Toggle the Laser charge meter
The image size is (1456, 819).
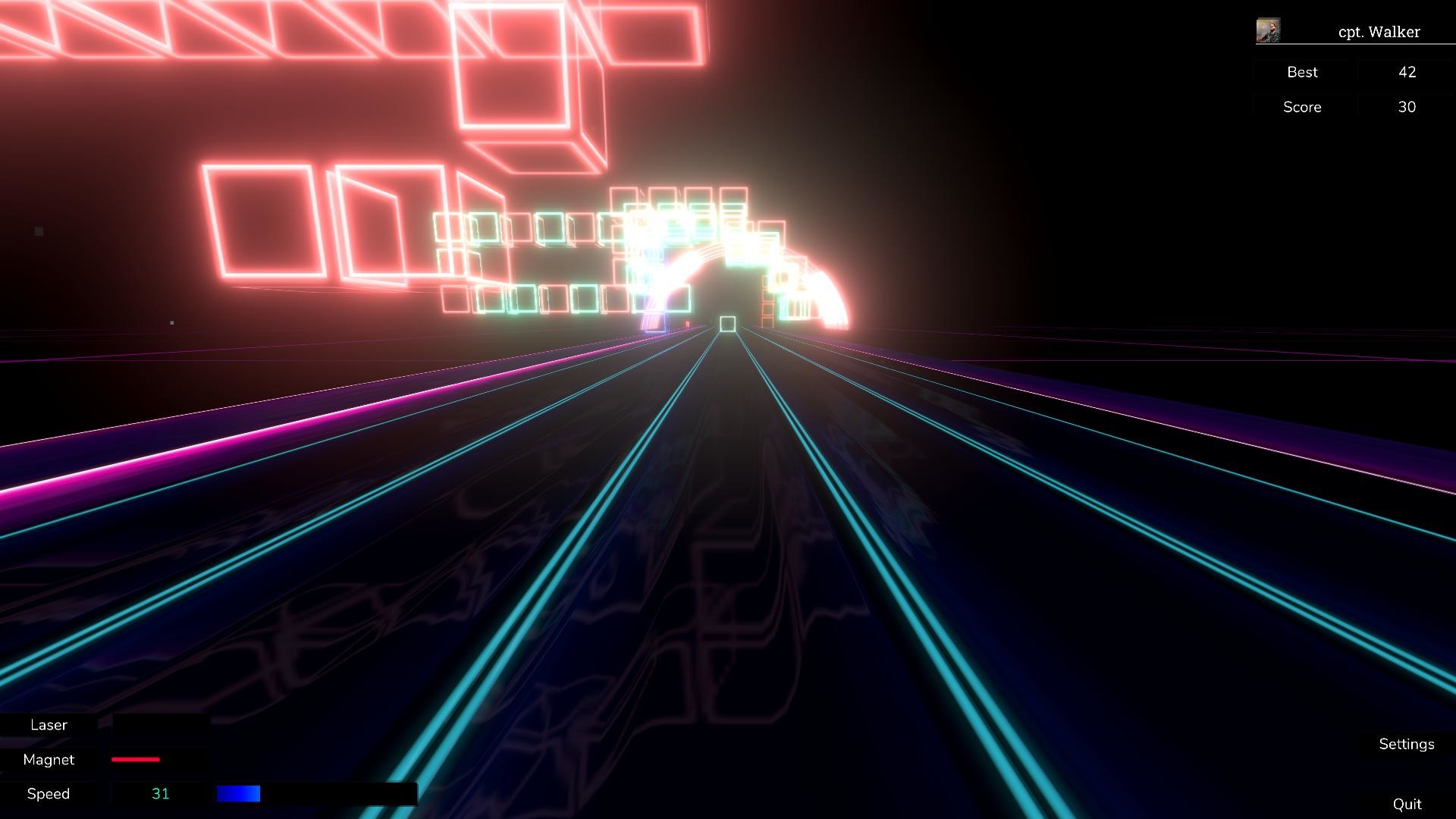(x=159, y=725)
